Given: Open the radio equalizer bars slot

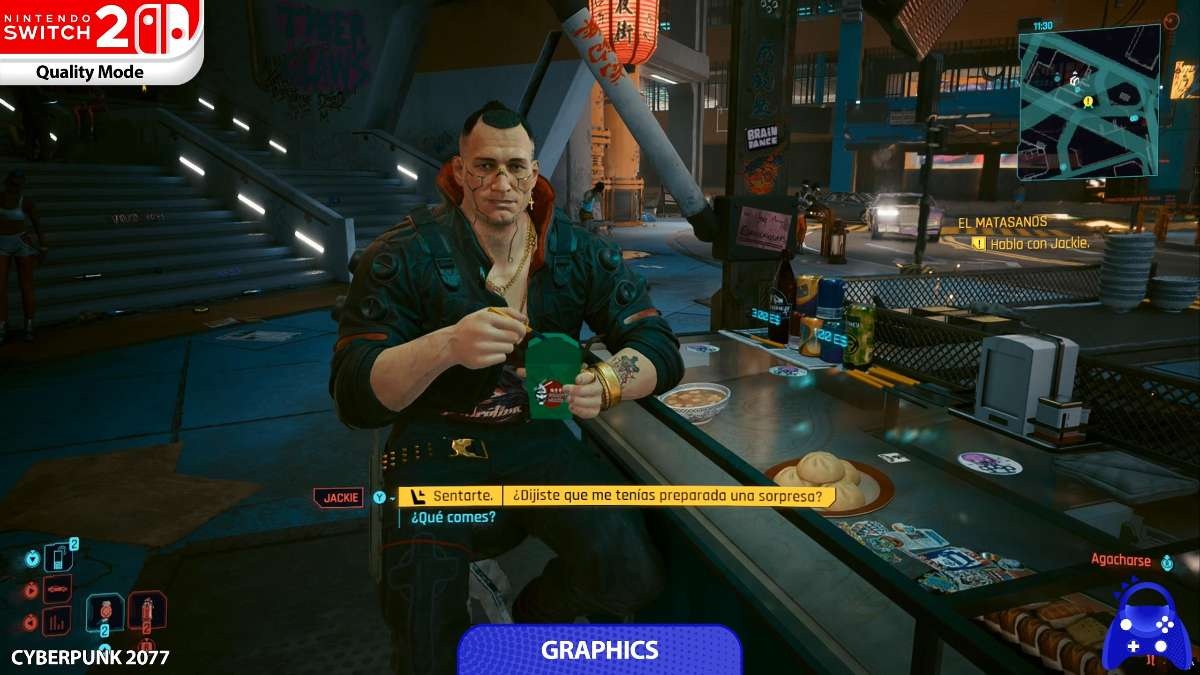Looking at the screenshot, I should [x=57, y=621].
